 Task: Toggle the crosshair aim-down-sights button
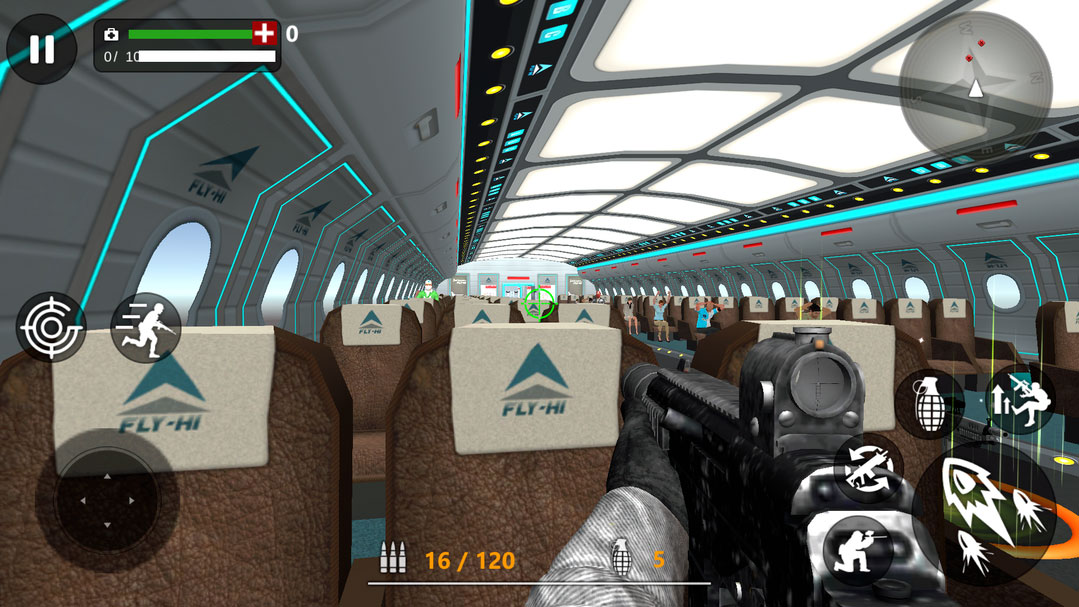coord(51,327)
